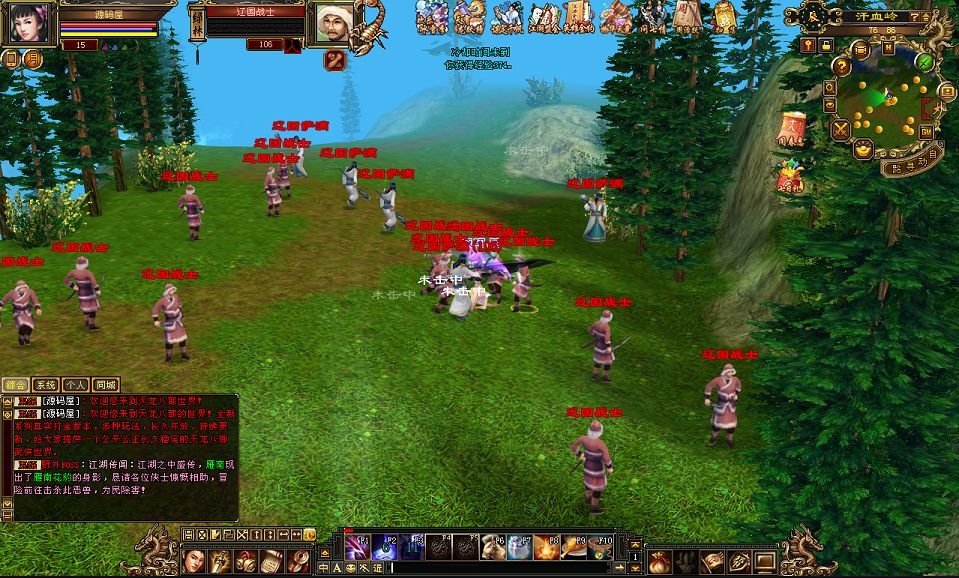Open the gold ingot shop button
Screen dimensions: 959x578
[864, 148]
